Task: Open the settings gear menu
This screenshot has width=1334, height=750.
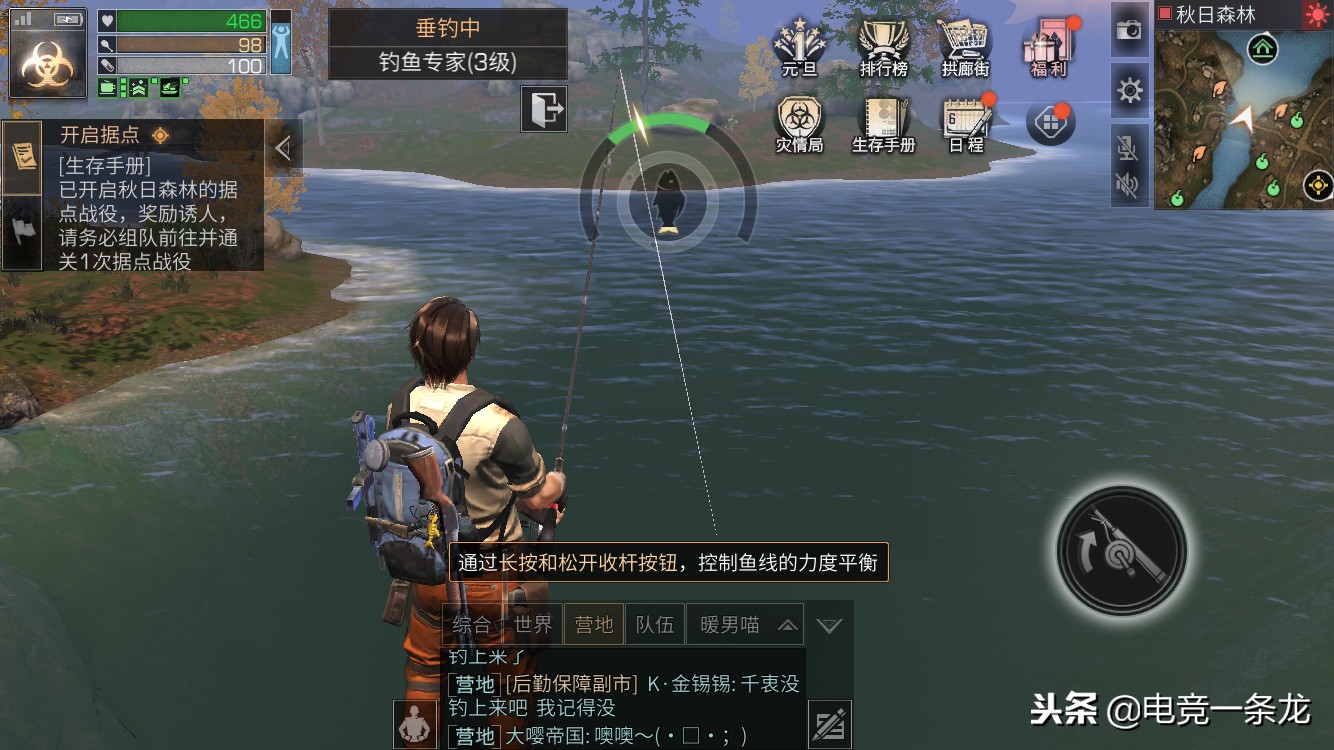Action: 1129,90
